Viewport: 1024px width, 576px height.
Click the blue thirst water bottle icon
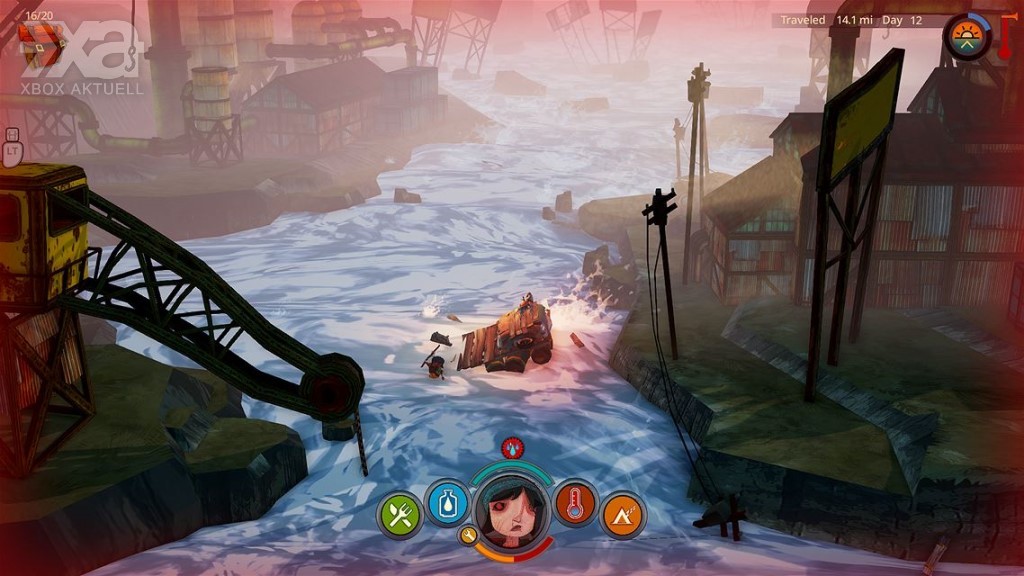[x=448, y=502]
